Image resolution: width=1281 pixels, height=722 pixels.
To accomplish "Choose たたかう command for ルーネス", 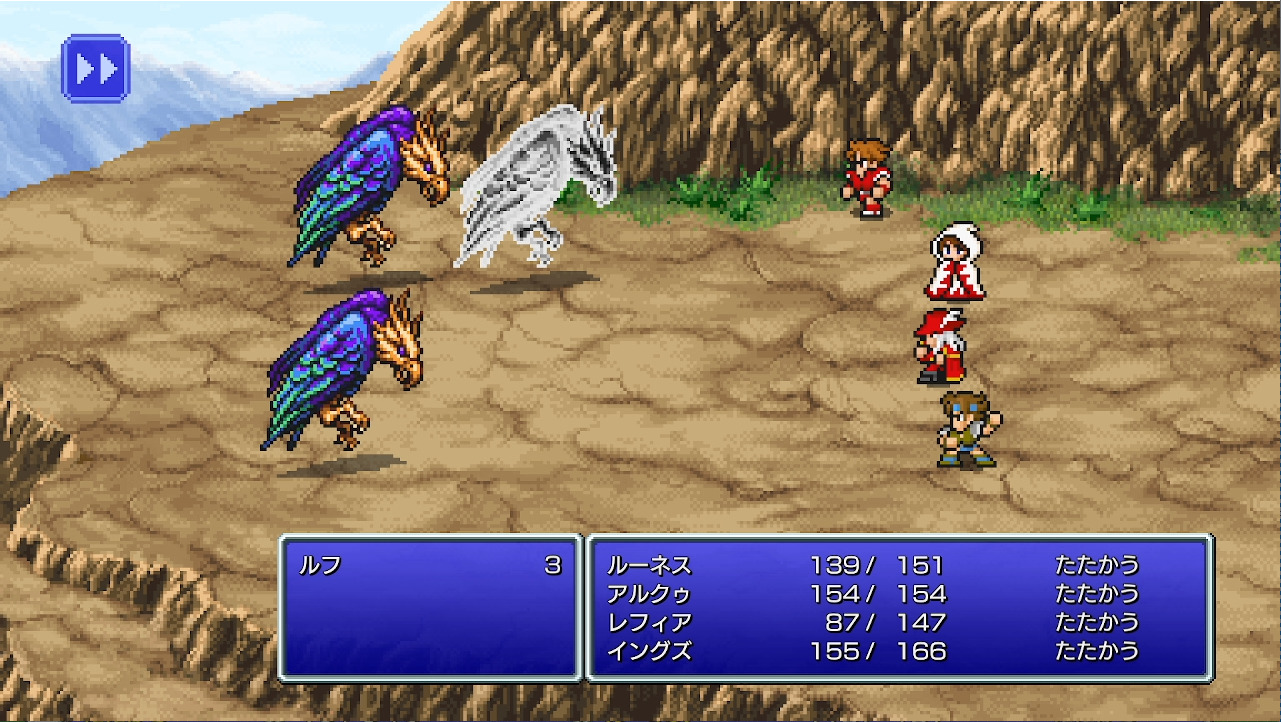I will [x=1097, y=565].
